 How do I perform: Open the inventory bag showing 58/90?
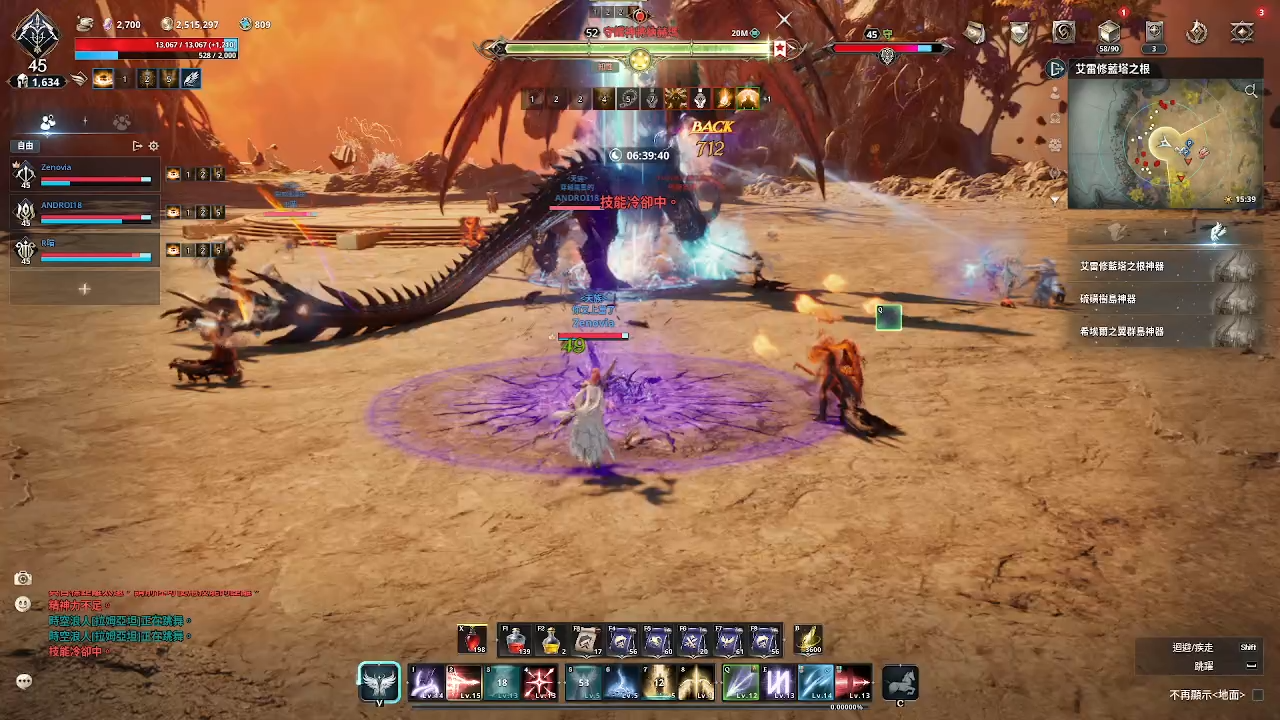[1108, 32]
